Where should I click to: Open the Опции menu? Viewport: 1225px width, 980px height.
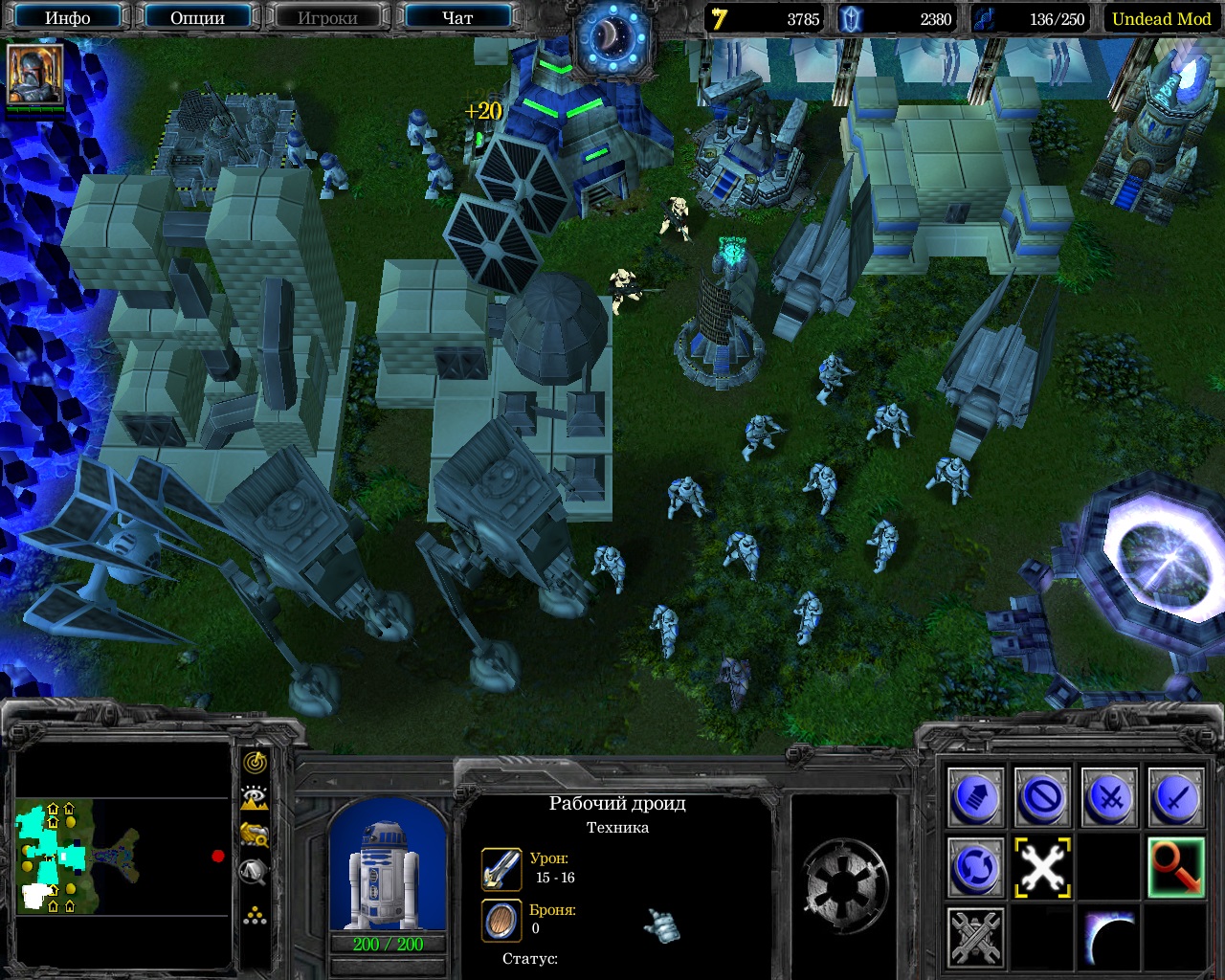[x=197, y=17]
